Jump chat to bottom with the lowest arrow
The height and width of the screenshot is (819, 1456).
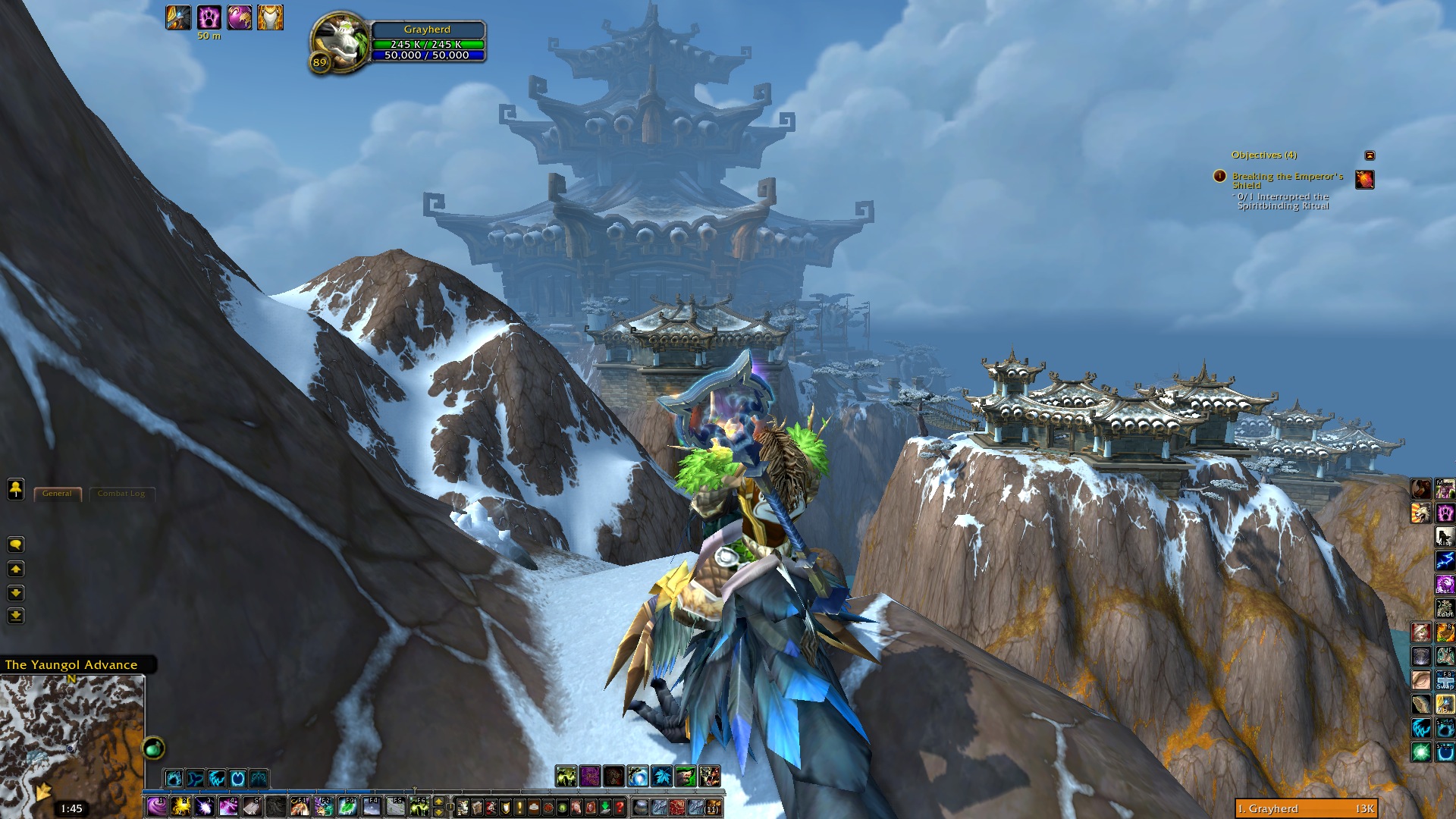pos(15,616)
